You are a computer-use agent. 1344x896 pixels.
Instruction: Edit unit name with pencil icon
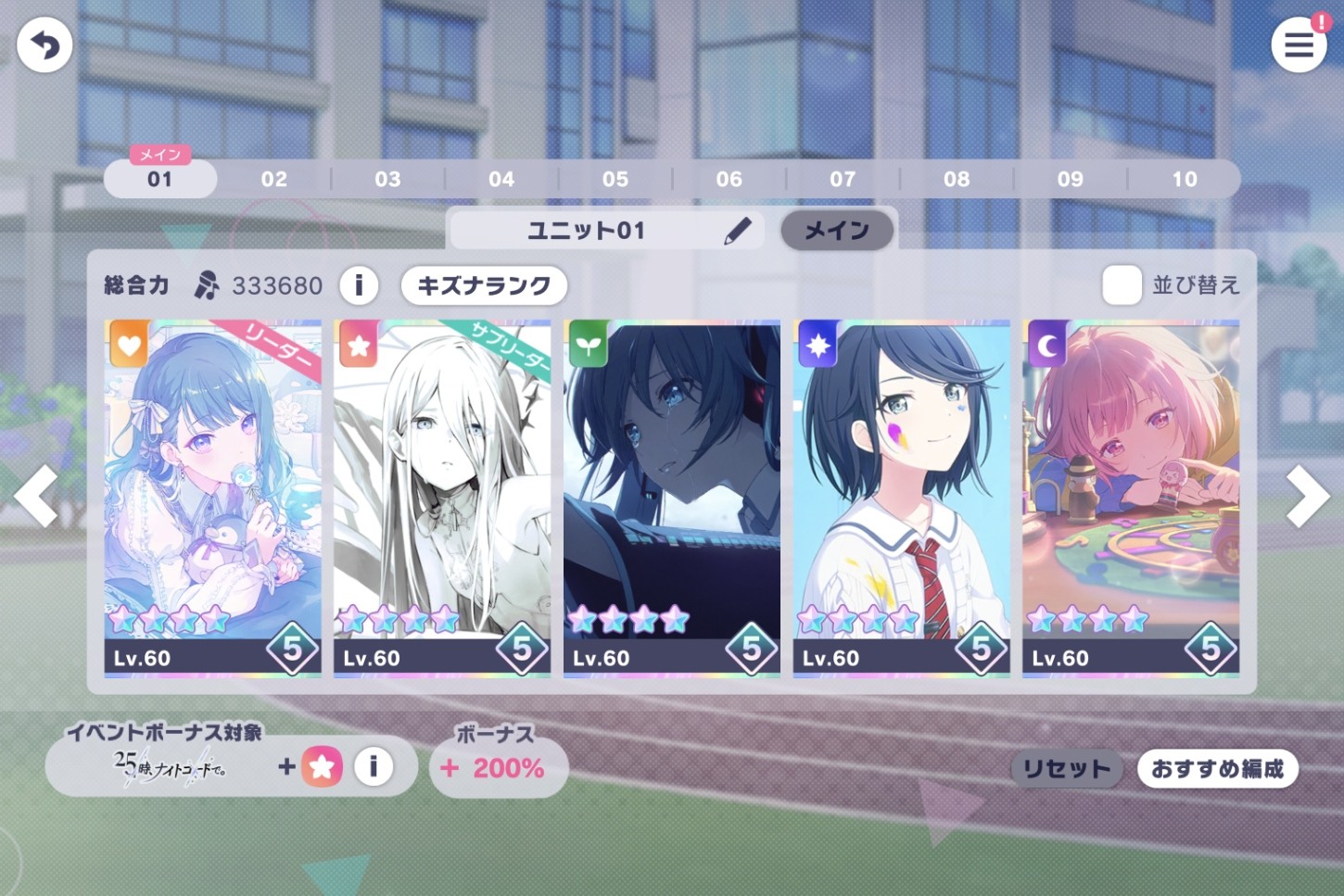pyautogui.click(x=737, y=231)
